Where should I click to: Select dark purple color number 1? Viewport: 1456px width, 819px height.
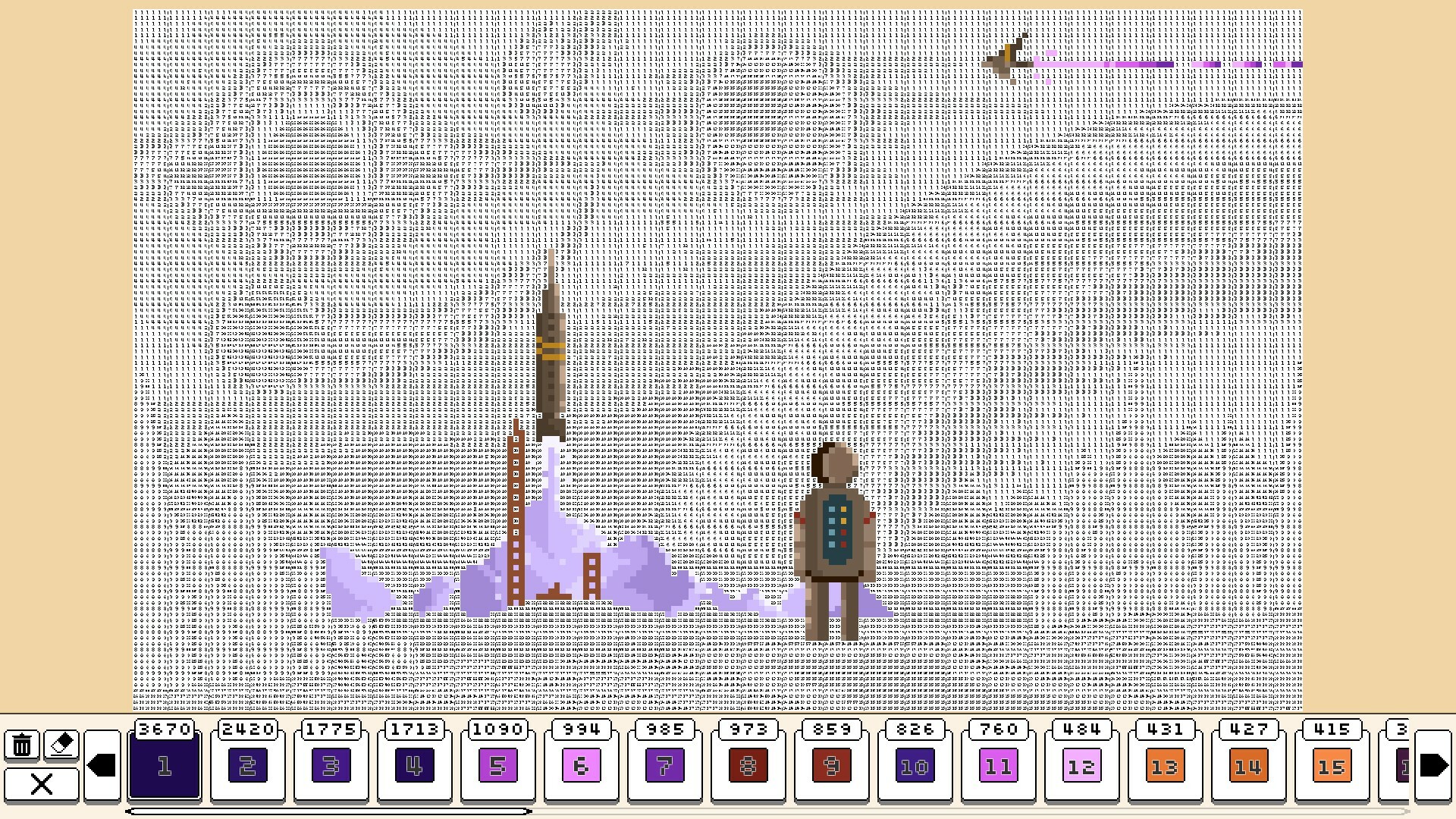pos(164,764)
